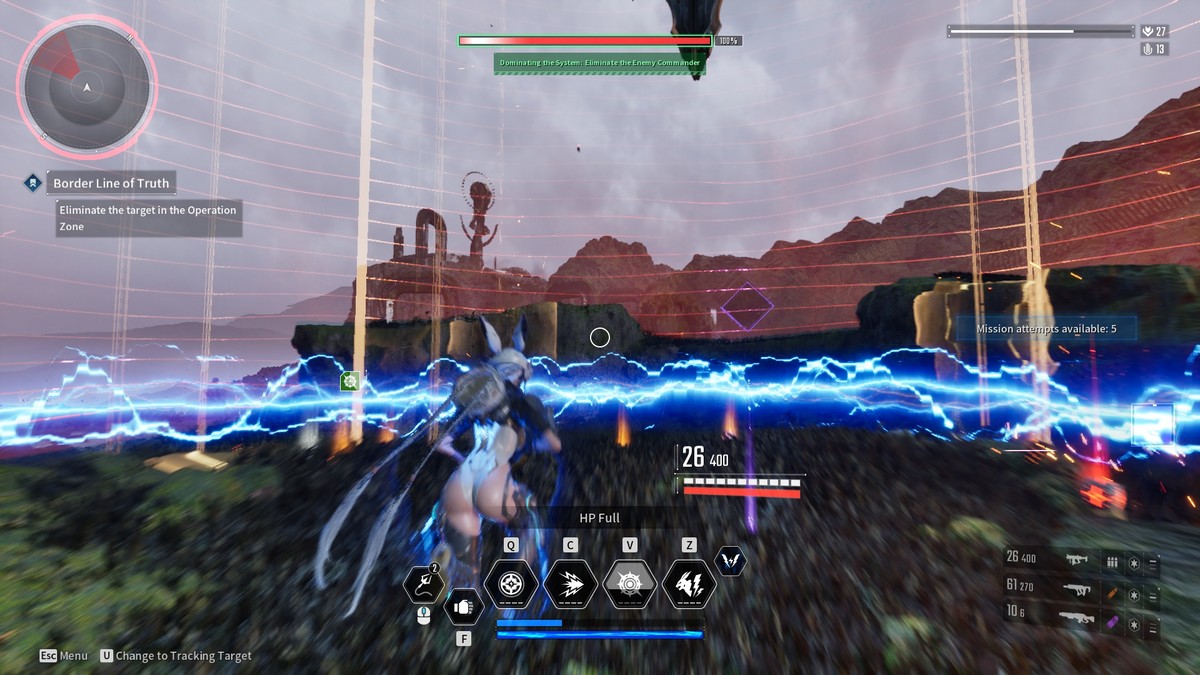Click the mission attempts available notice

click(1045, 328)
